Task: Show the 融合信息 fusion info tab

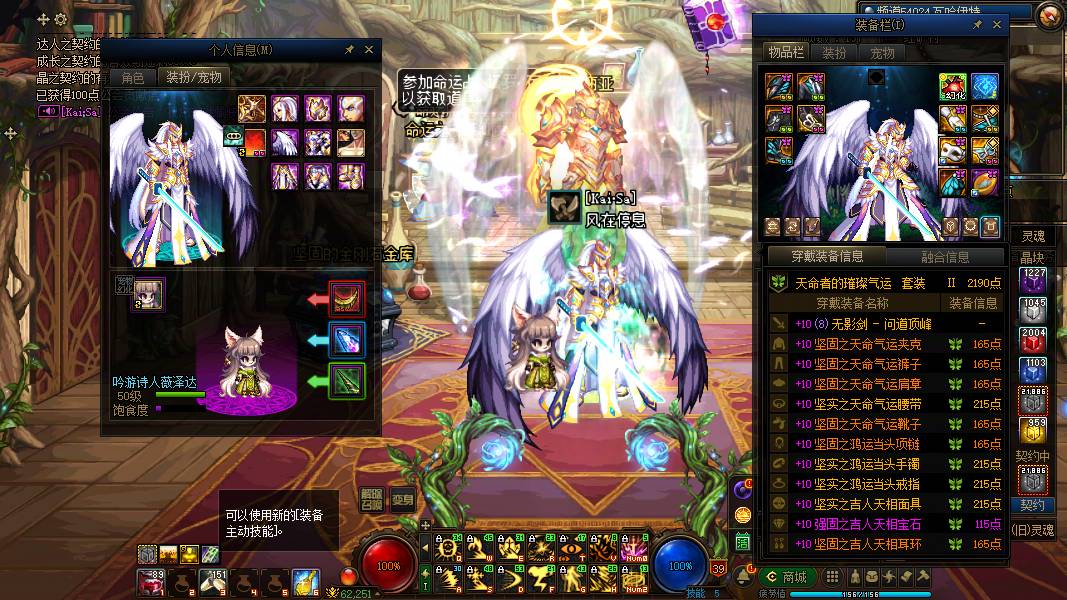Action: (x=943, y=257)
